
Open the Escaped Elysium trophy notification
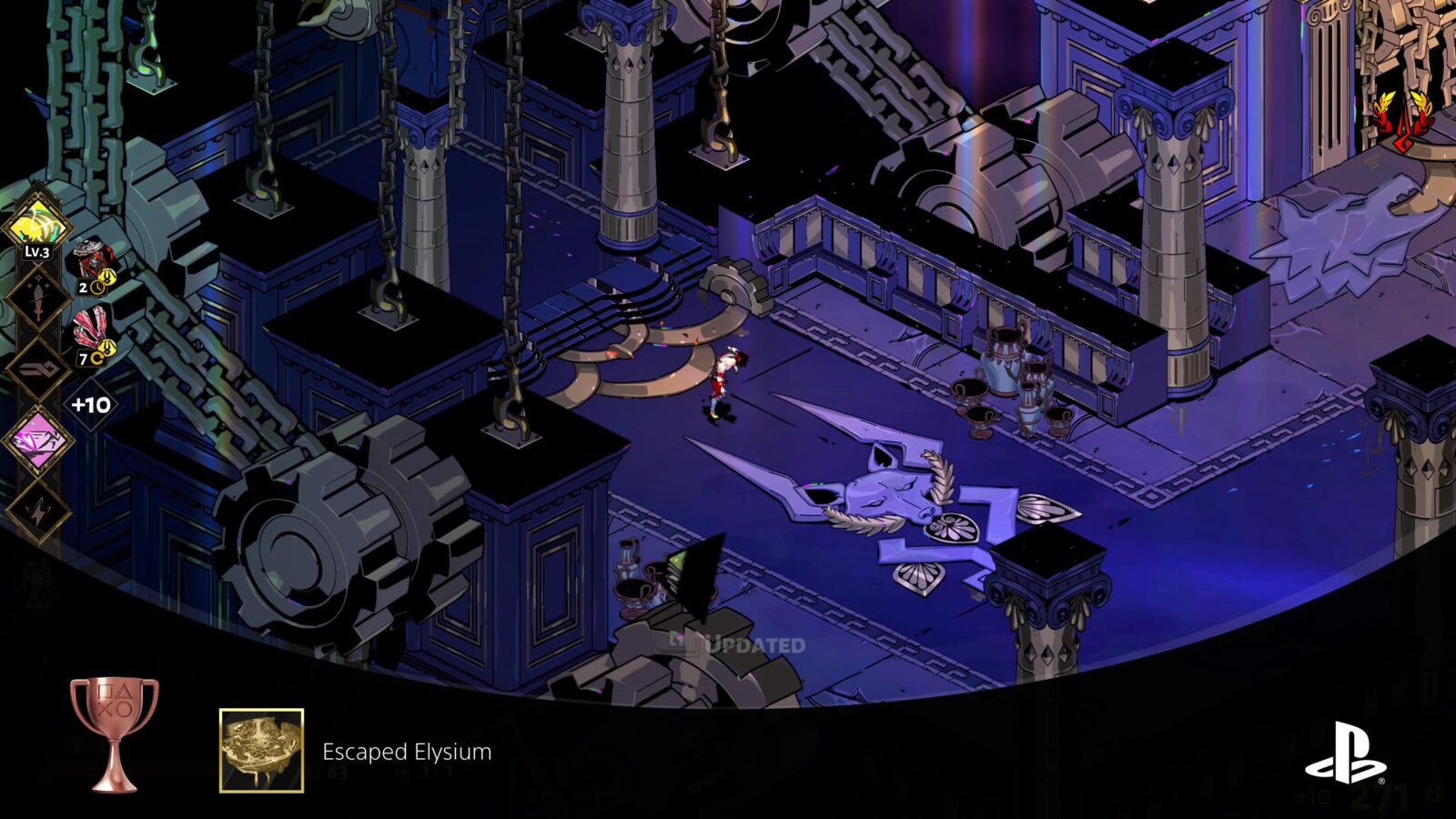406,752
